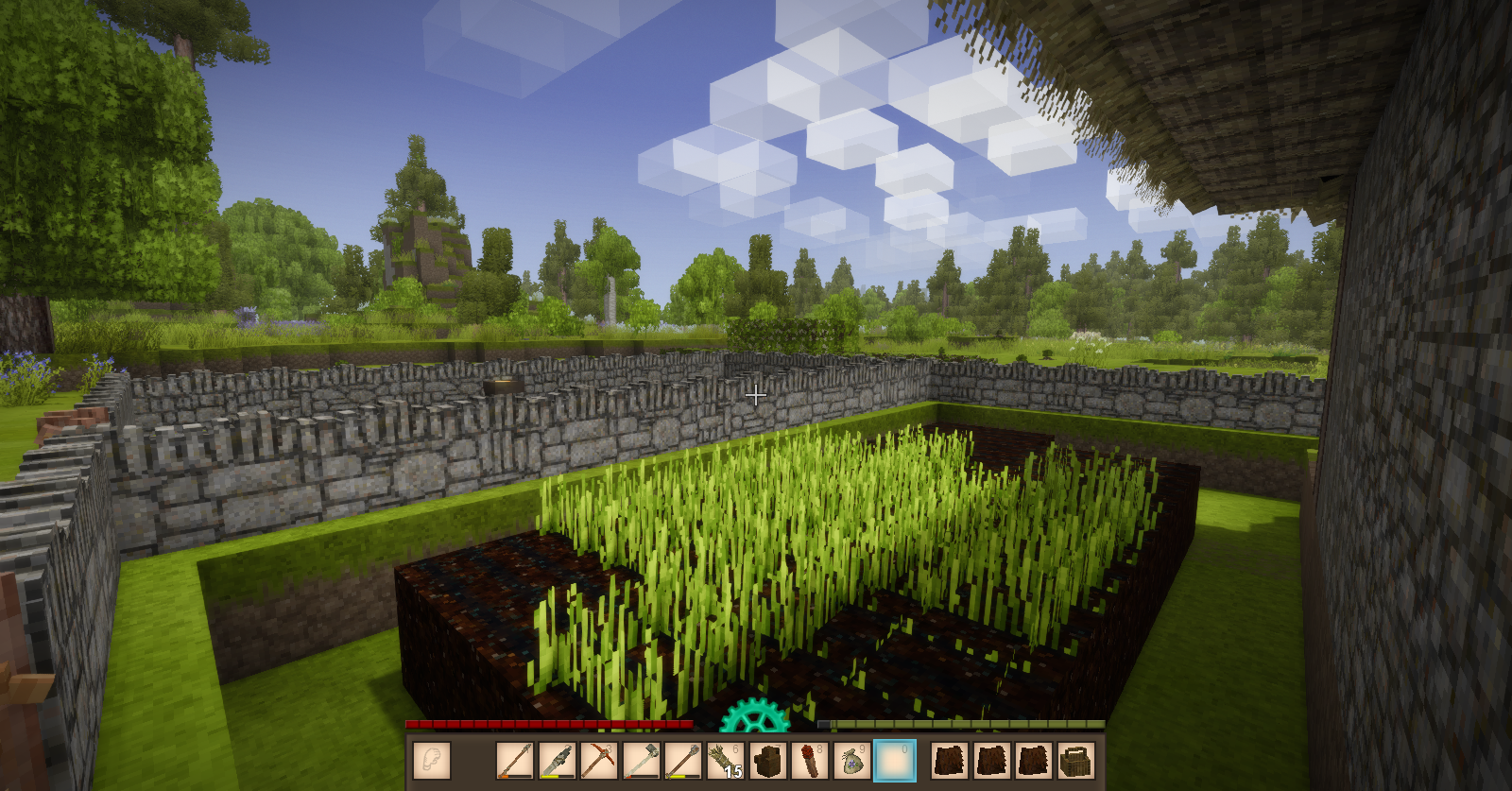This screenshot has width=1512, height=791.
Task: Select the spear in hotbar slot one
Action: tap(515, 761)
